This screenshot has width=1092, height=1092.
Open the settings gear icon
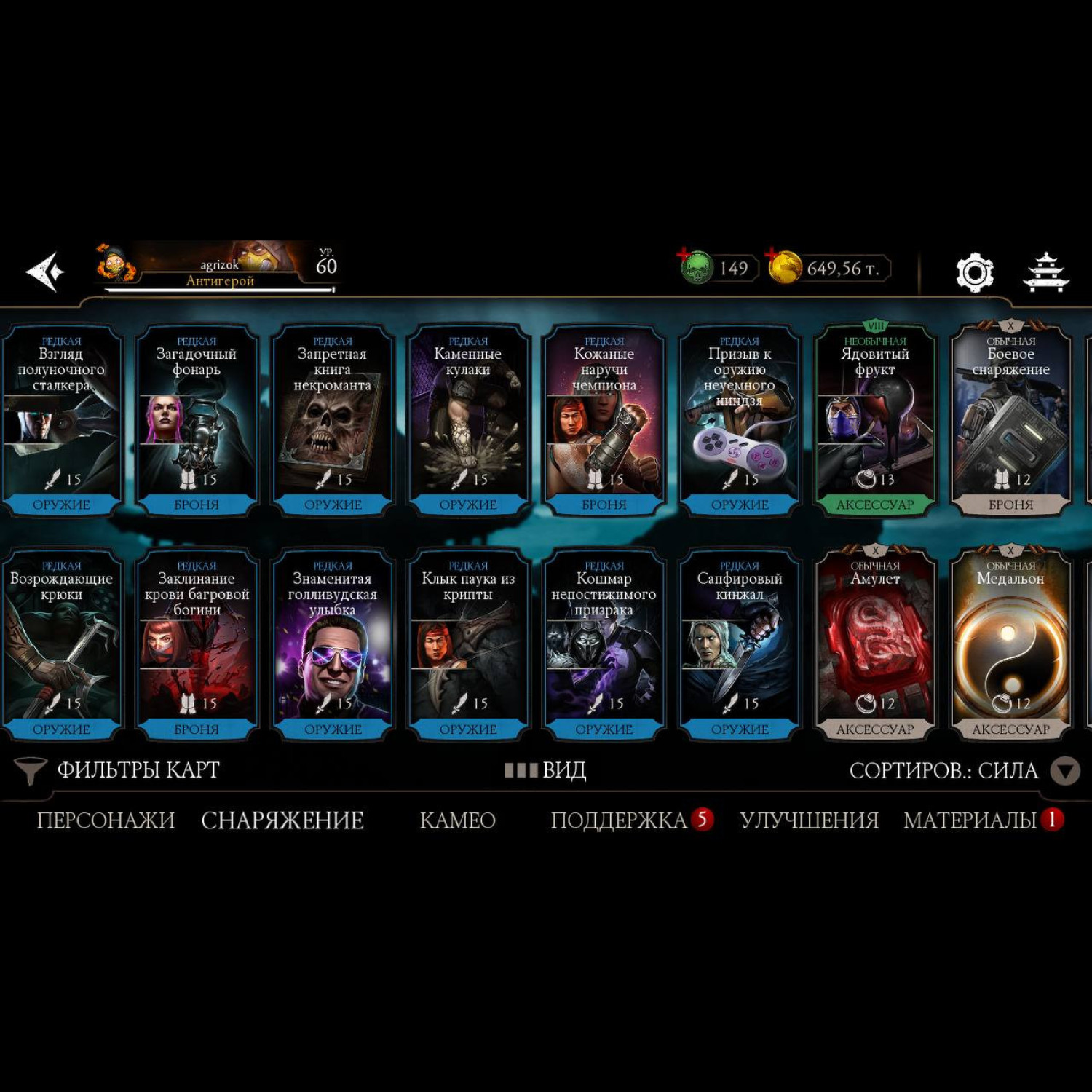pyautogui.click(x=974, y=272)
